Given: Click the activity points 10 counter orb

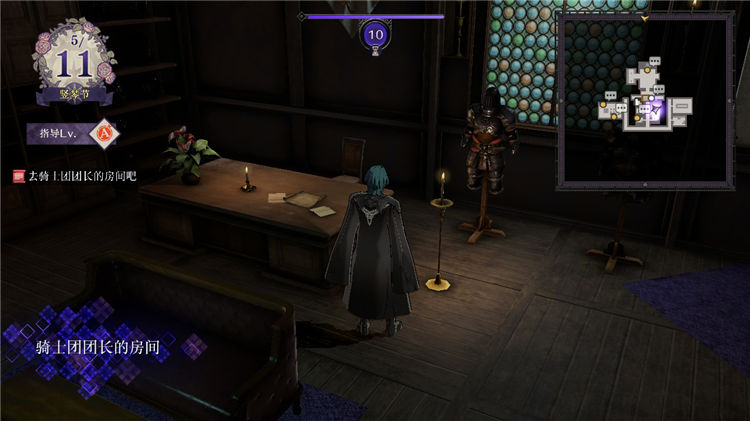Looking at the screenshot, I should tap(376, 34).
